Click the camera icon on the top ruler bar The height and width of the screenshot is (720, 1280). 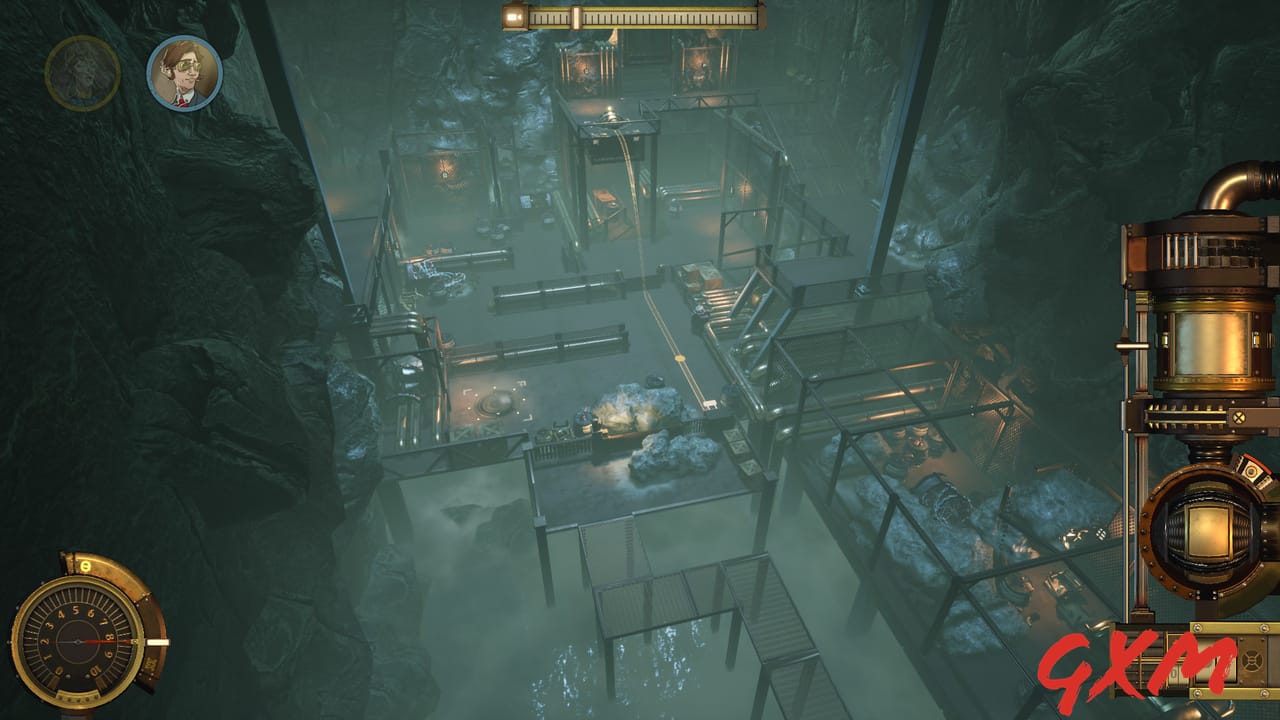click(512, 17)
